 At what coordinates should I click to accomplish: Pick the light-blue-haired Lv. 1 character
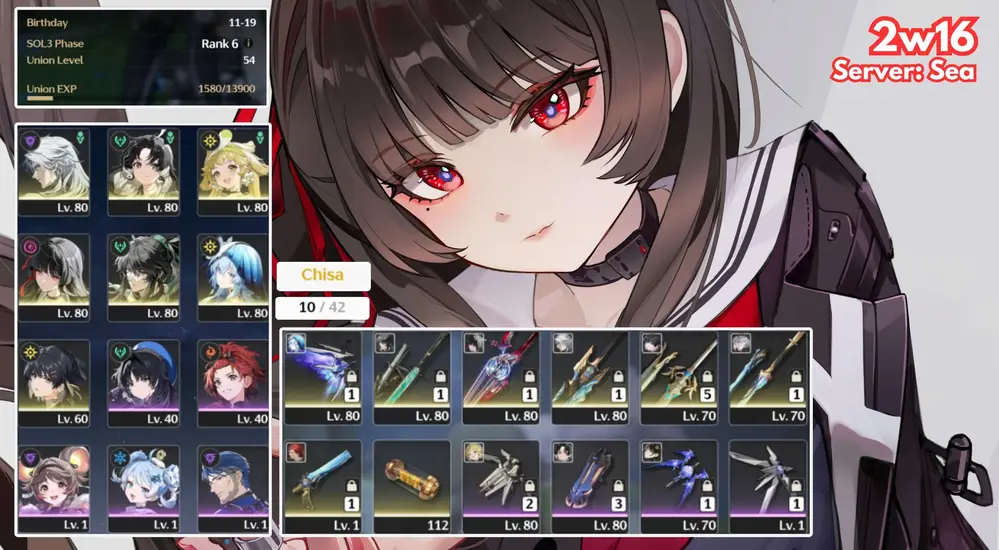tap(143, 487)
